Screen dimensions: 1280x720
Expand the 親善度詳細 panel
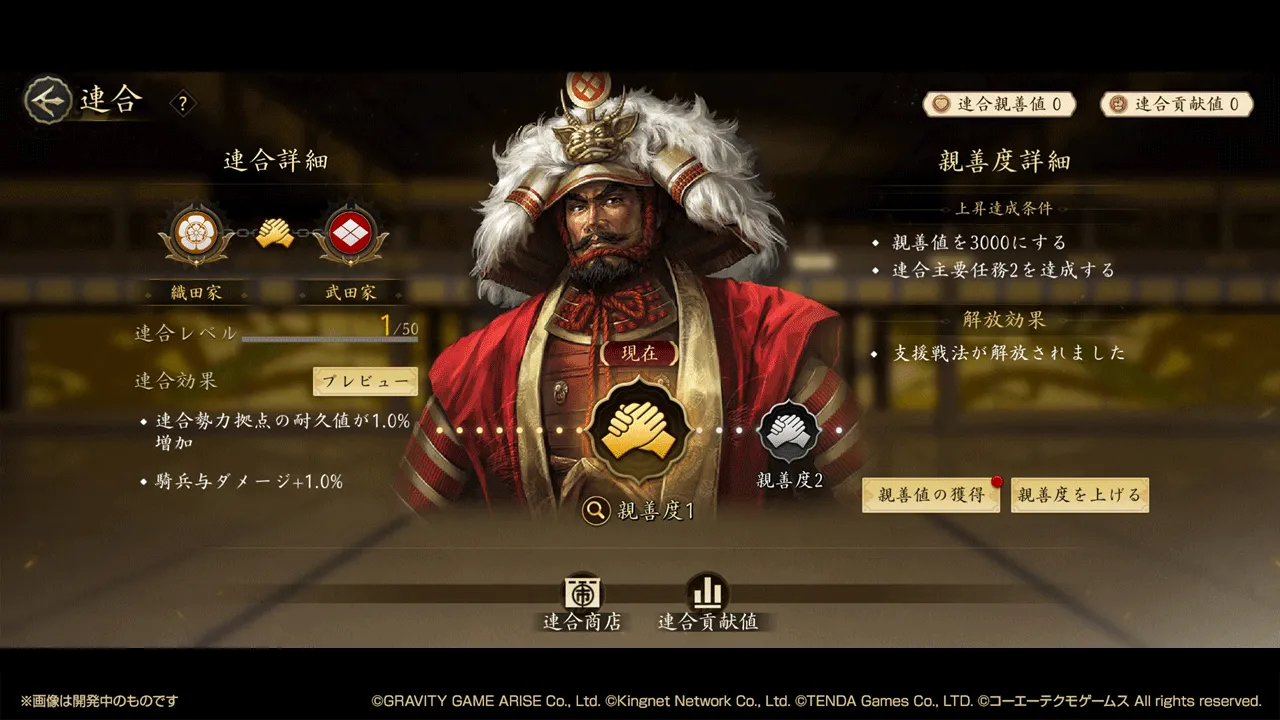point(1002,160)
